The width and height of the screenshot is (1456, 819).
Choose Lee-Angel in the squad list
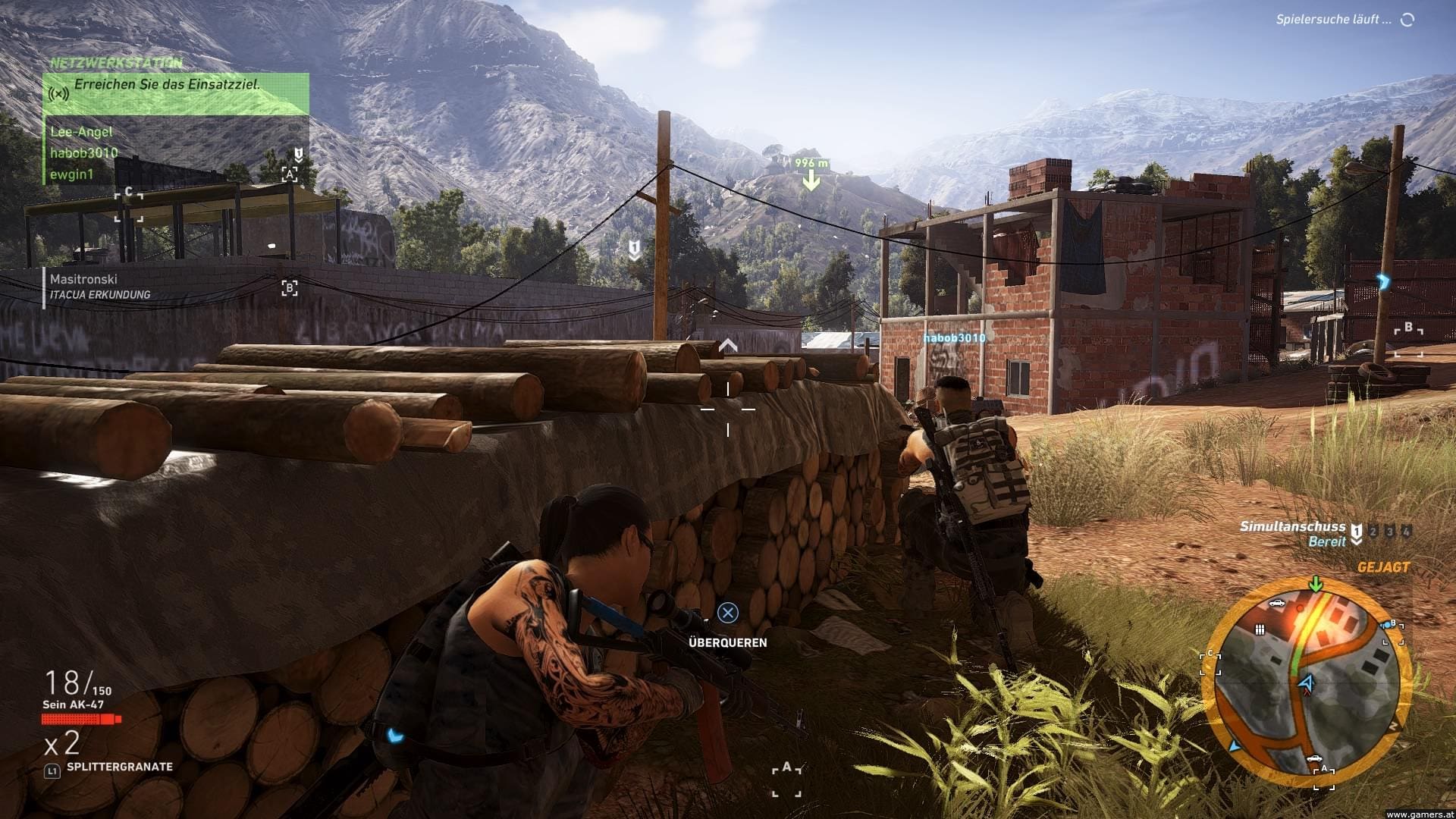click(81, 132)
